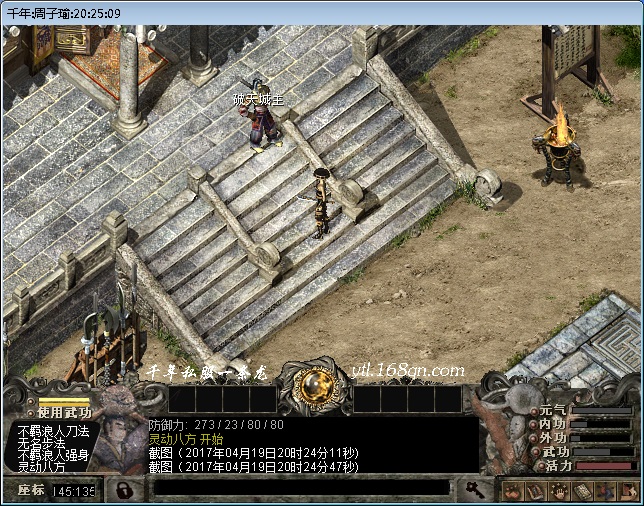Click the key icon right of chat bar
This screenshot has height=506, width=644.
[472, 489]
